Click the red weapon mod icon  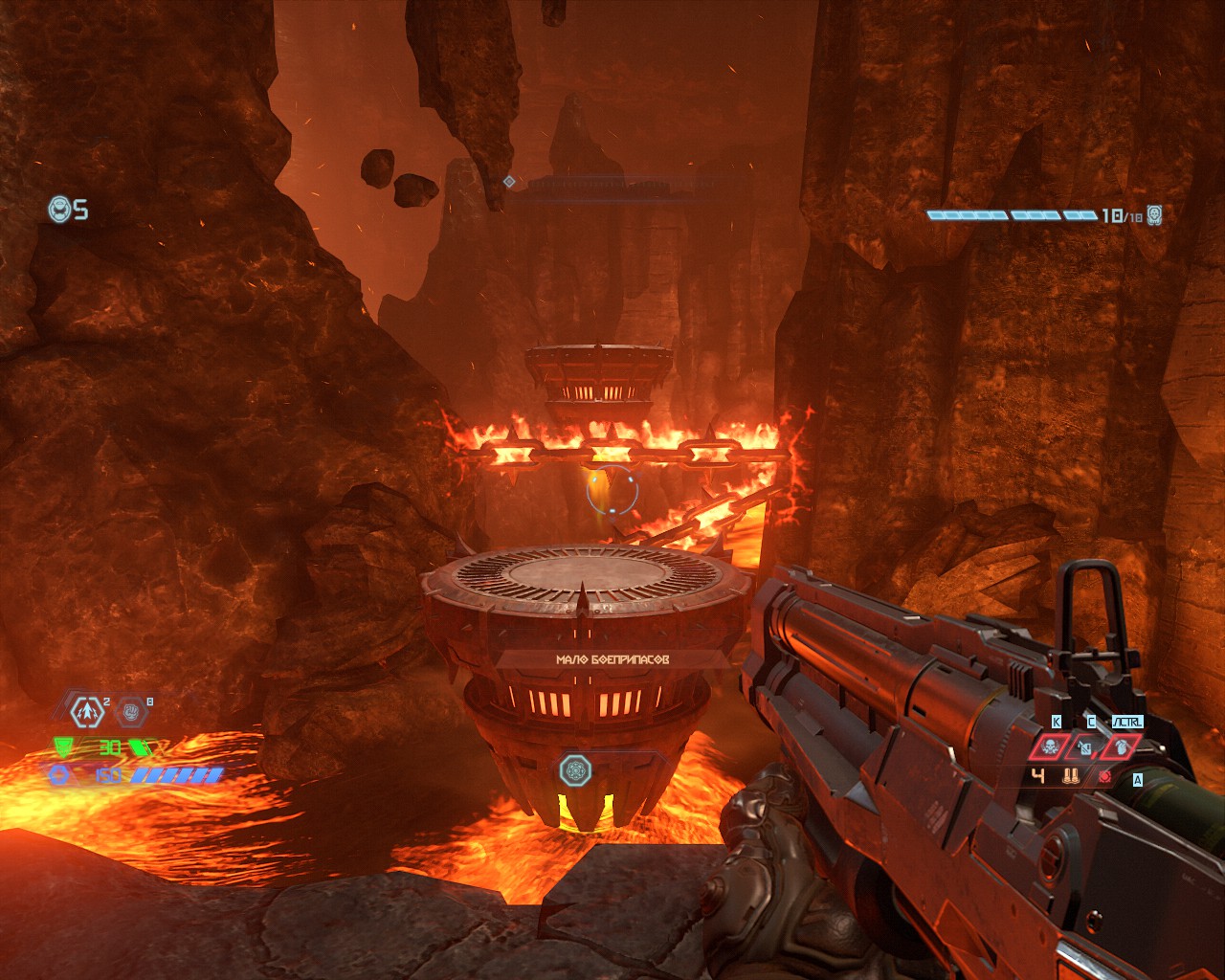(x=1105, y=776)
